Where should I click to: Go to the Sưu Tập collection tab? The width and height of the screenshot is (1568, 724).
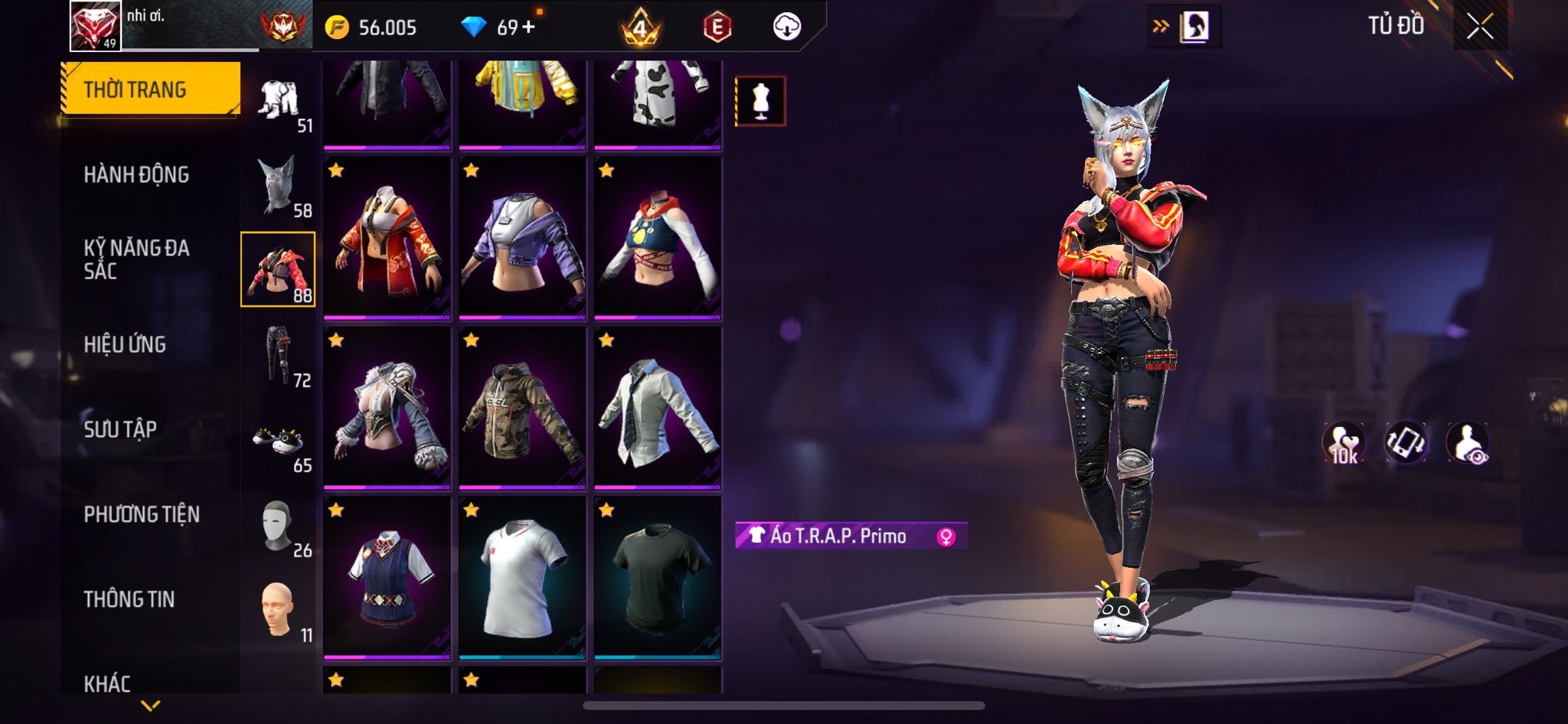coord(120,429)
